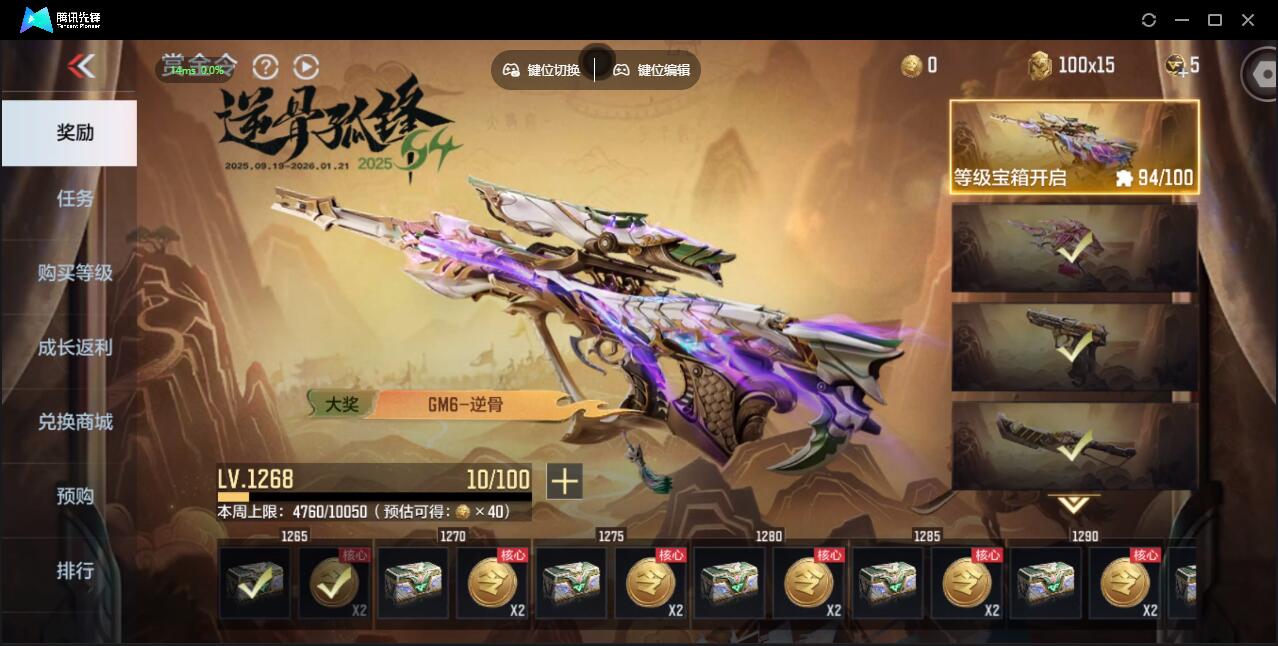Go back with the double-arrow button
1278x646 pixels.
pos(81,66)
